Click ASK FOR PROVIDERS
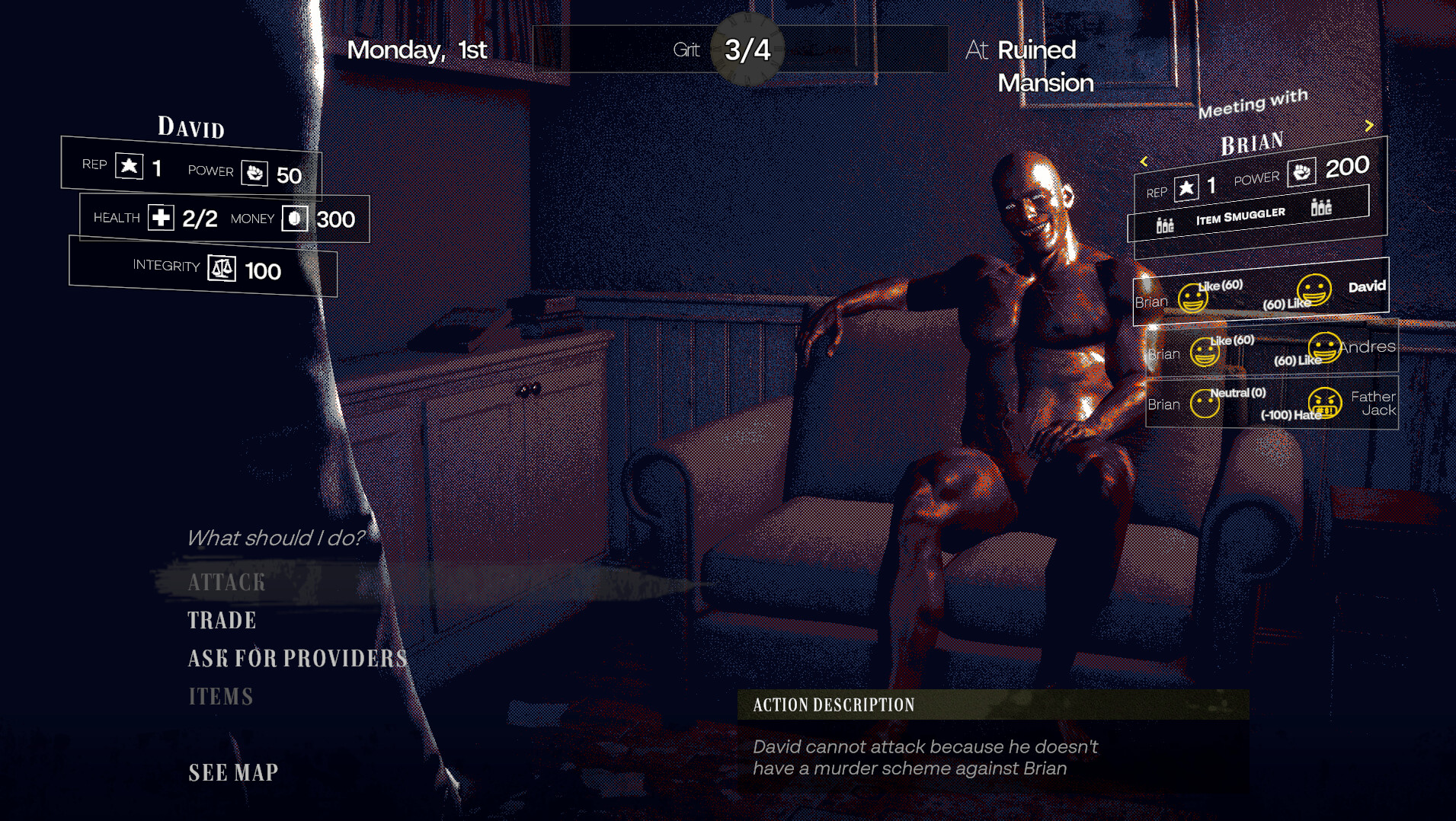 (297, 658)
